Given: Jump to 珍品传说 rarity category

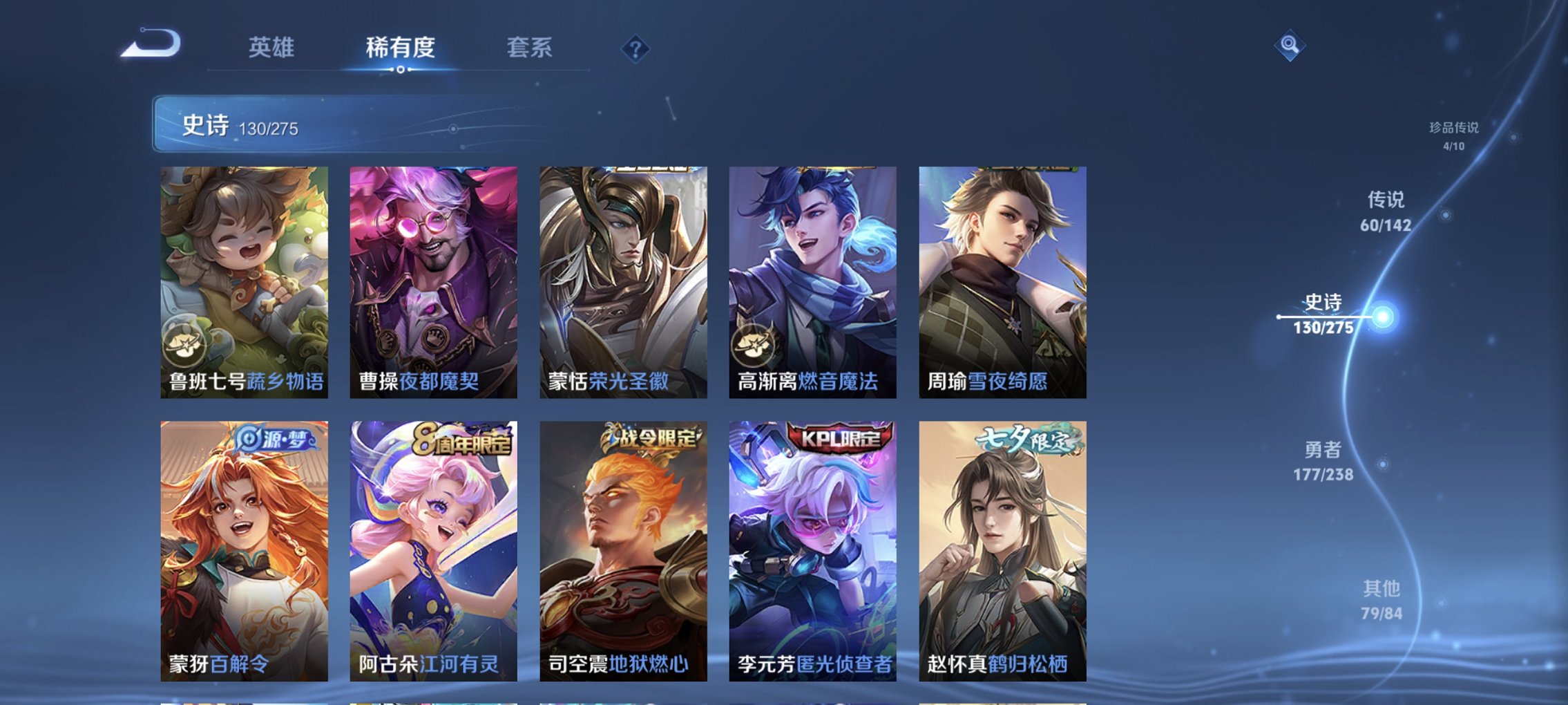Looking at the screenshot, I should pyautogui.click(x=1452, y=135).
